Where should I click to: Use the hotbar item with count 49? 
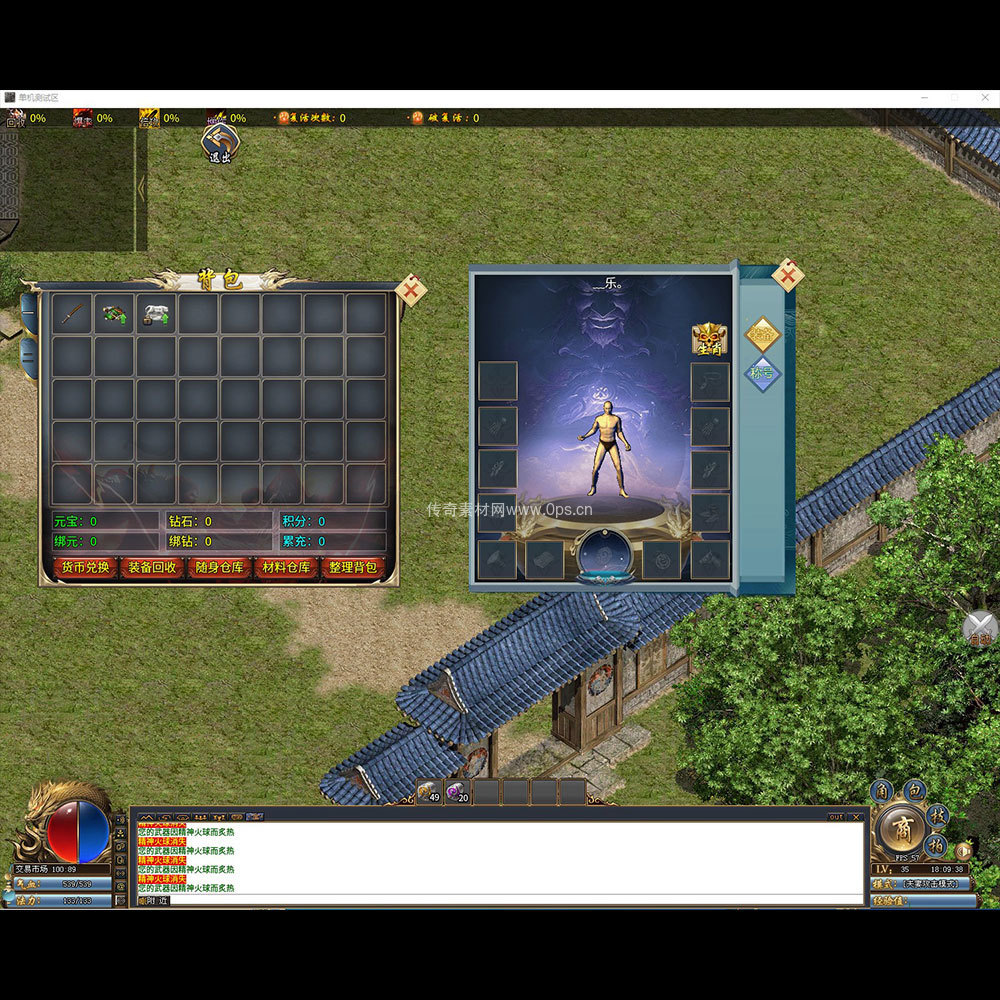coord(429,792)
